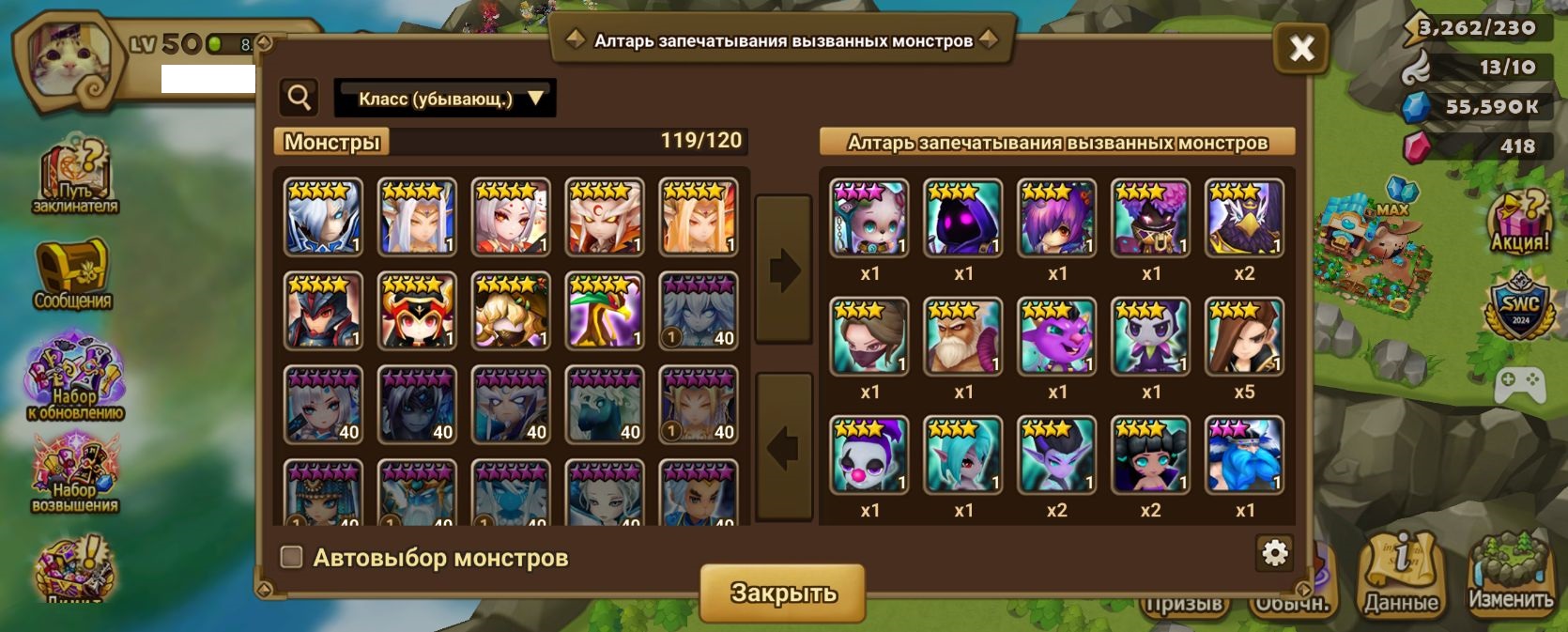This screenshot has width=1568, height=632.
Task: Select the black hooded purple-eyed sealed monster
Action: pos(963,218)
